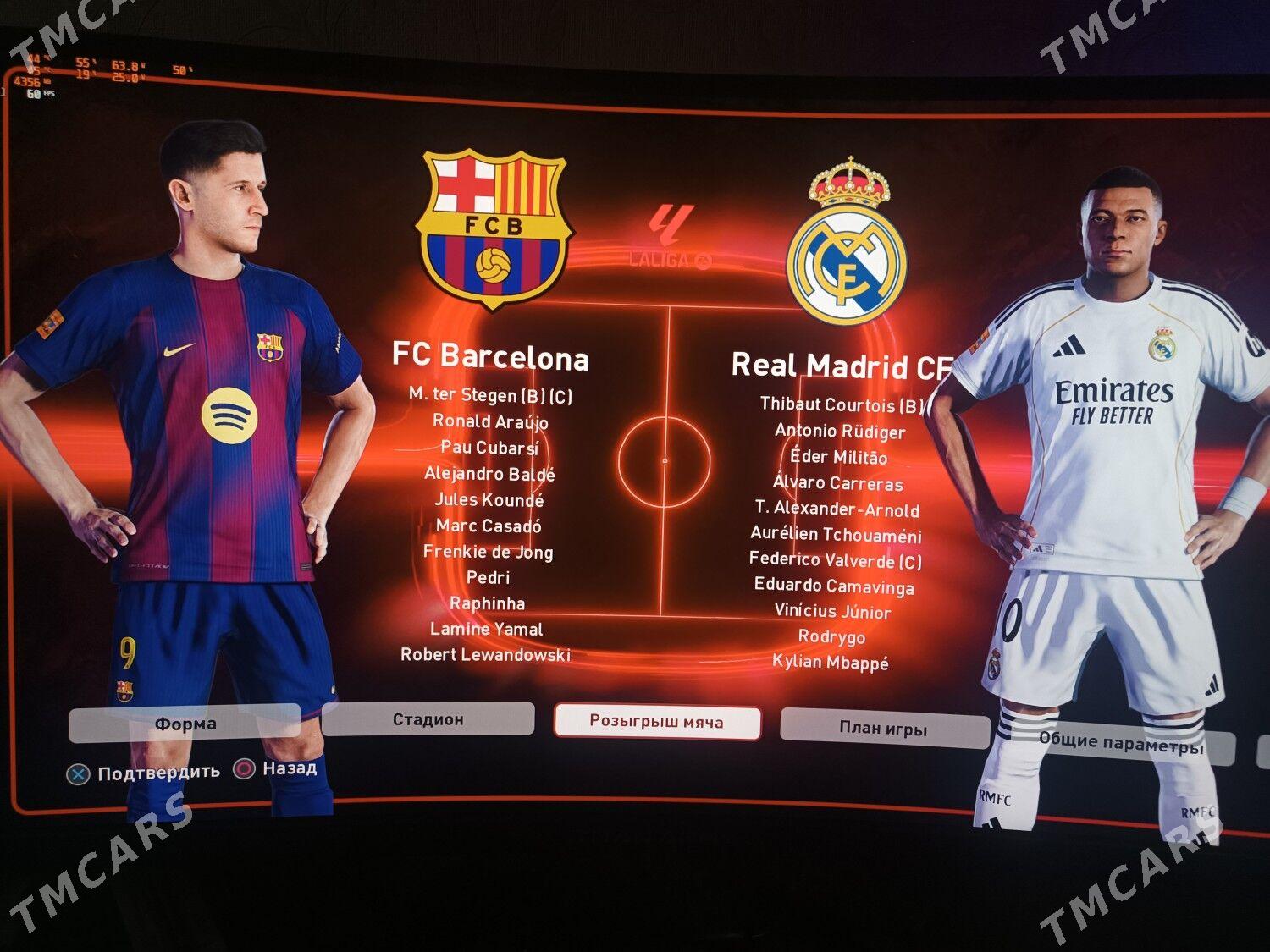
Task: Click the blue X Подтвердить button icon
Action: [x=80, y=771]
